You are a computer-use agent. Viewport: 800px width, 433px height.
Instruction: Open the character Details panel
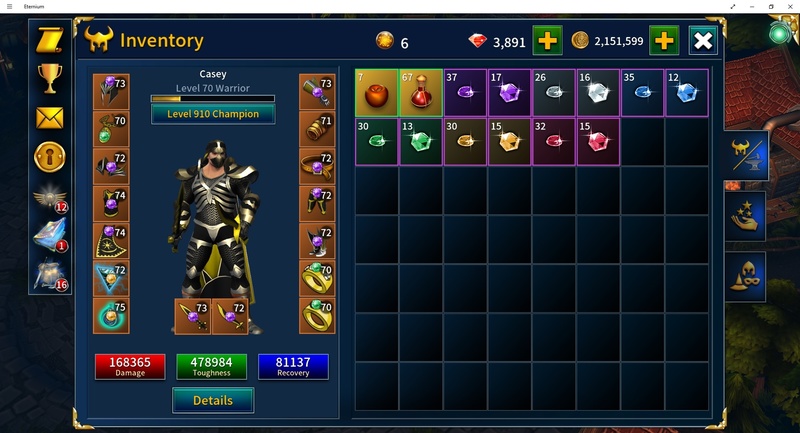click(x=212, y=400)
